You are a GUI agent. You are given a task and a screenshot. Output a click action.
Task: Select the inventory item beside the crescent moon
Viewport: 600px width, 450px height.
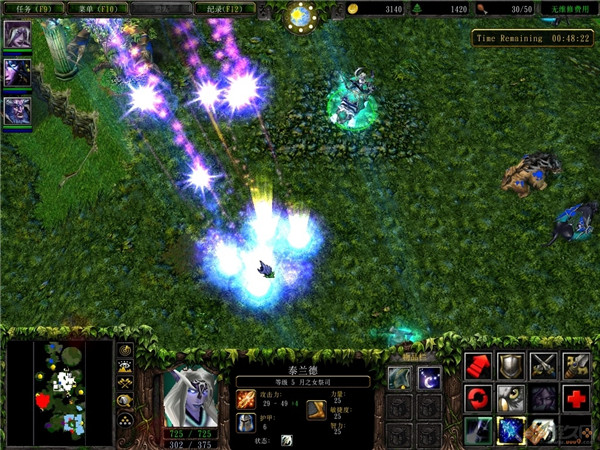coord(399,378)
